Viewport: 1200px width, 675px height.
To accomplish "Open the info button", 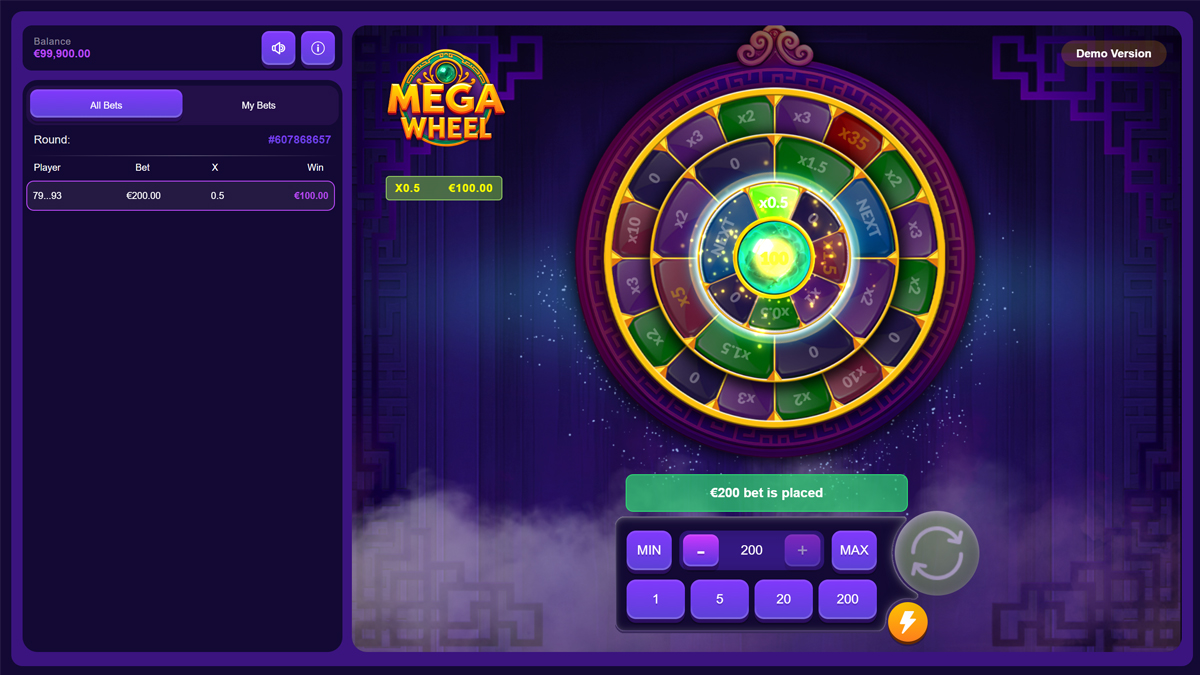I will 318,48.
